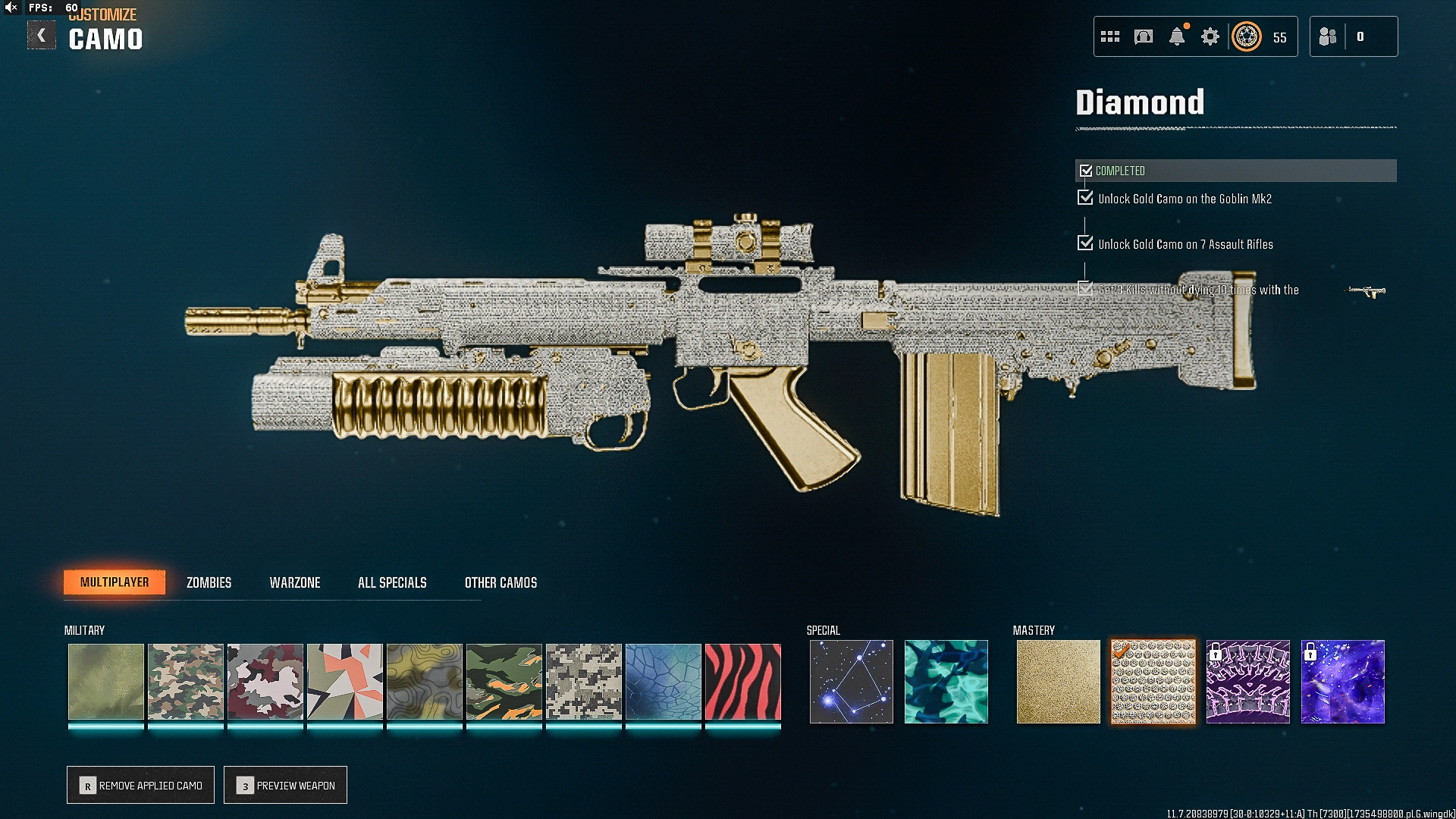Select the Gold mastery camo

coord(1058,681)
